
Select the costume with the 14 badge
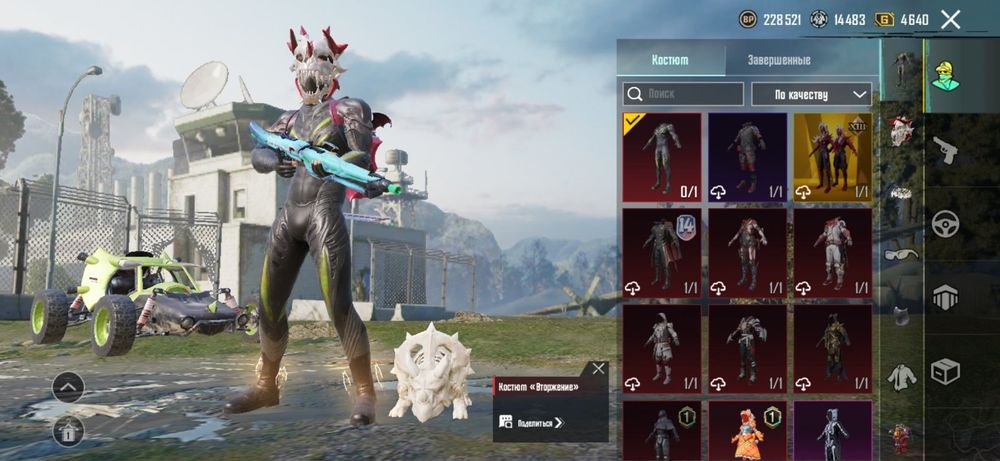pos(661,252)
